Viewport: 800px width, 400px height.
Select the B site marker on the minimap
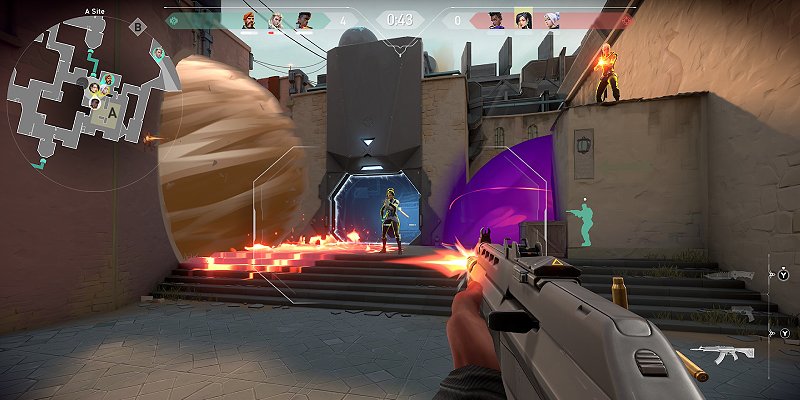click(137, 27)
